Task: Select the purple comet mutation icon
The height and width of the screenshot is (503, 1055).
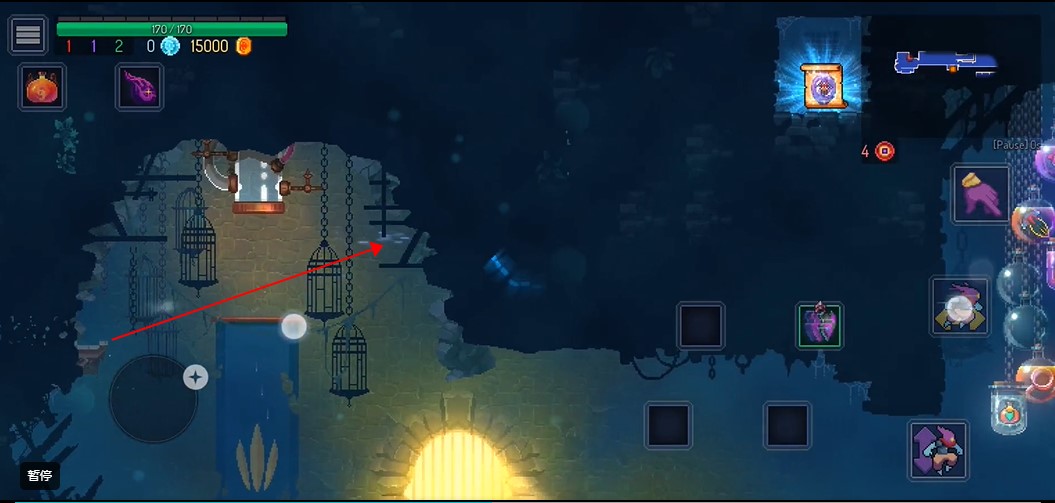Action: pos(138,88)
